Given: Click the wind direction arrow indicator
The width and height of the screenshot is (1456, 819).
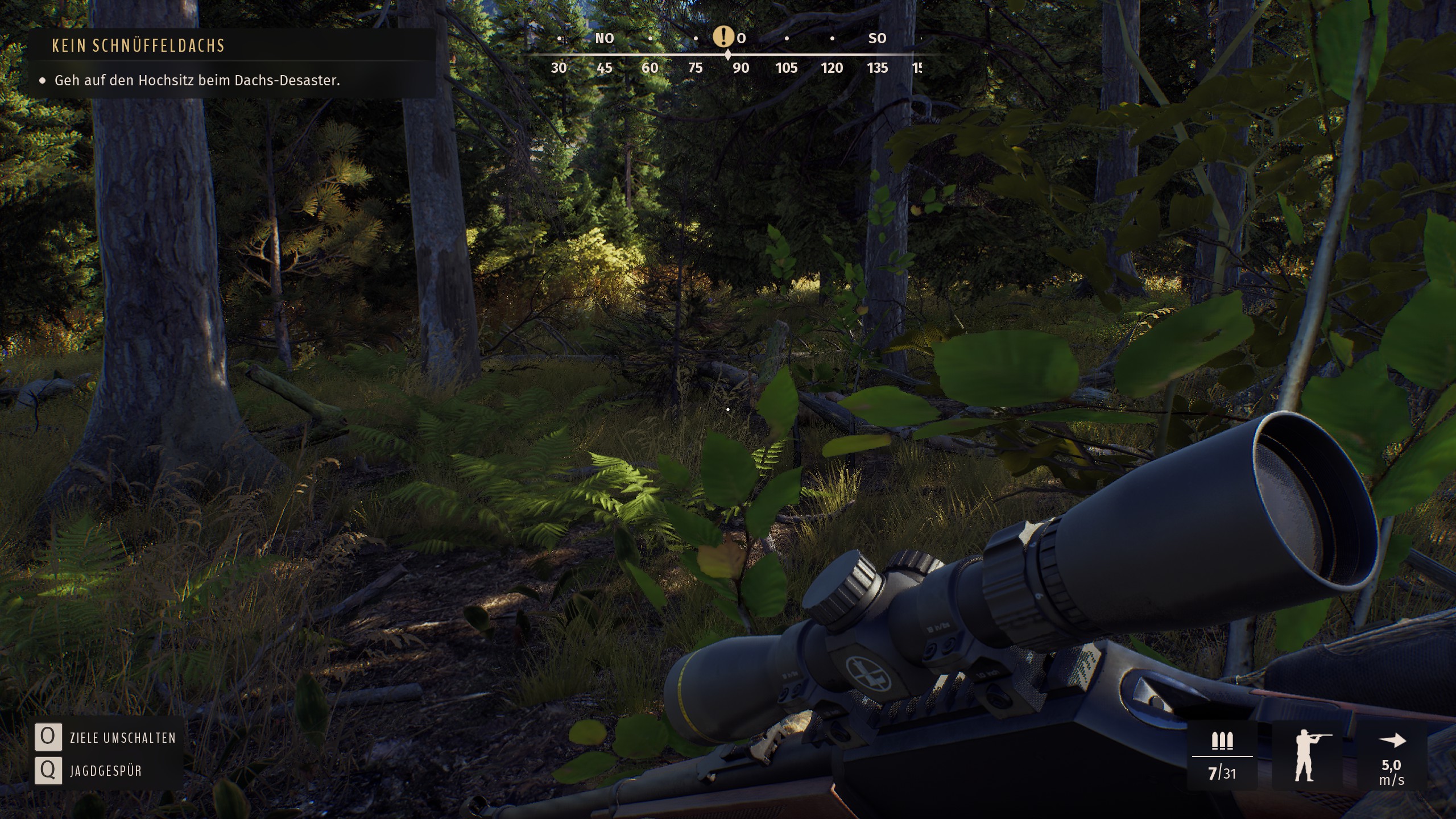Looking at the screenshot, I should pos(1392,741).
